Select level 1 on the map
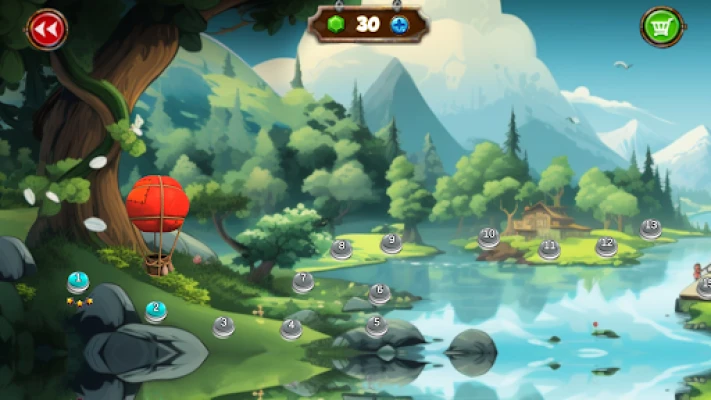This screenshot has width=711, height=400. [77, 282]
